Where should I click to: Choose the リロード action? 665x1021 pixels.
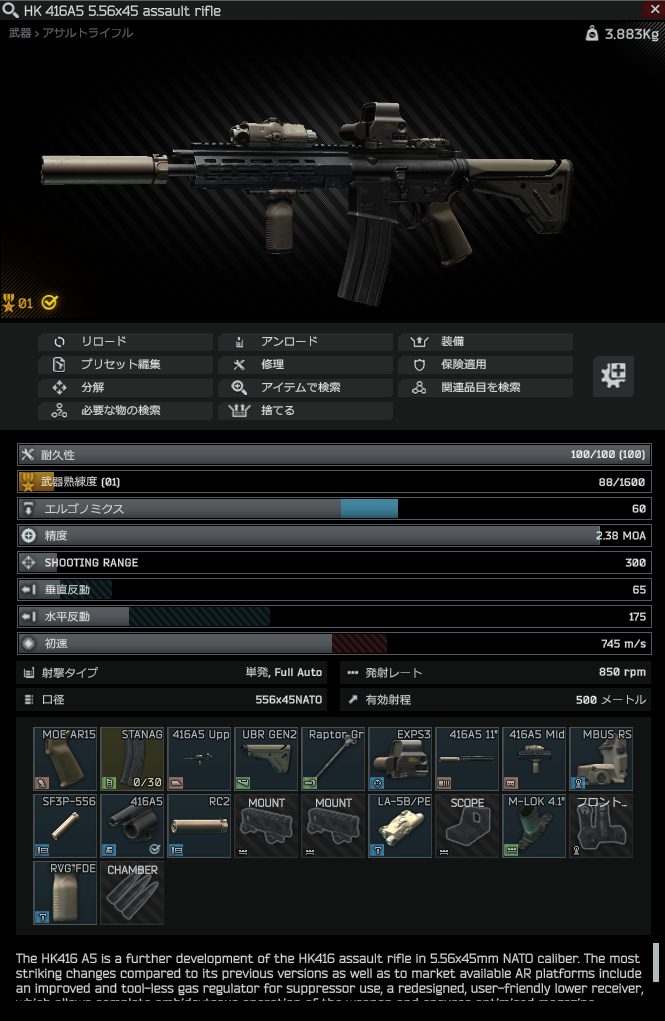pyautogui.click(x=126, y=342)
